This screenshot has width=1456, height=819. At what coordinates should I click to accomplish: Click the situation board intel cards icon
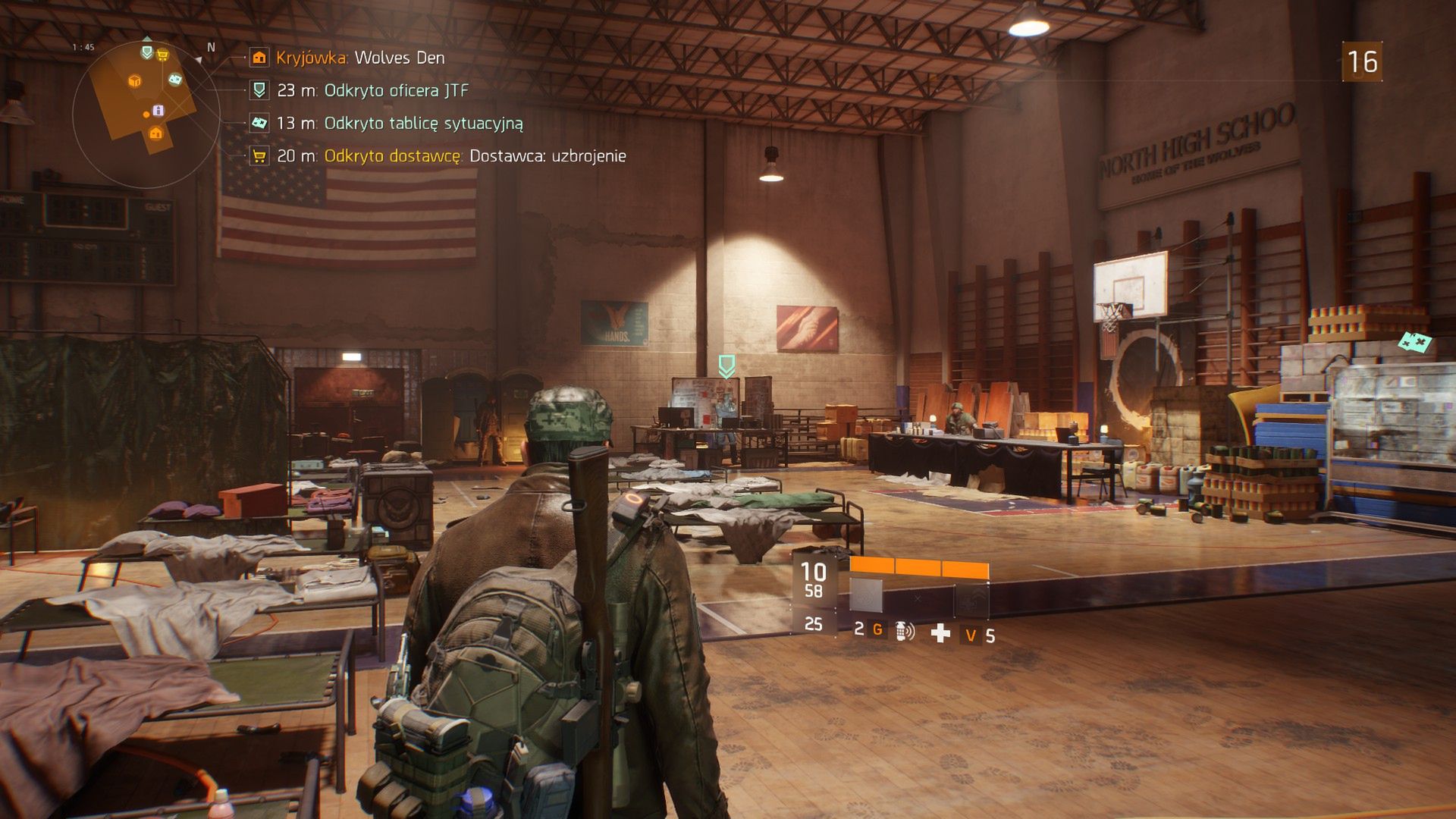tap(259, 123)
